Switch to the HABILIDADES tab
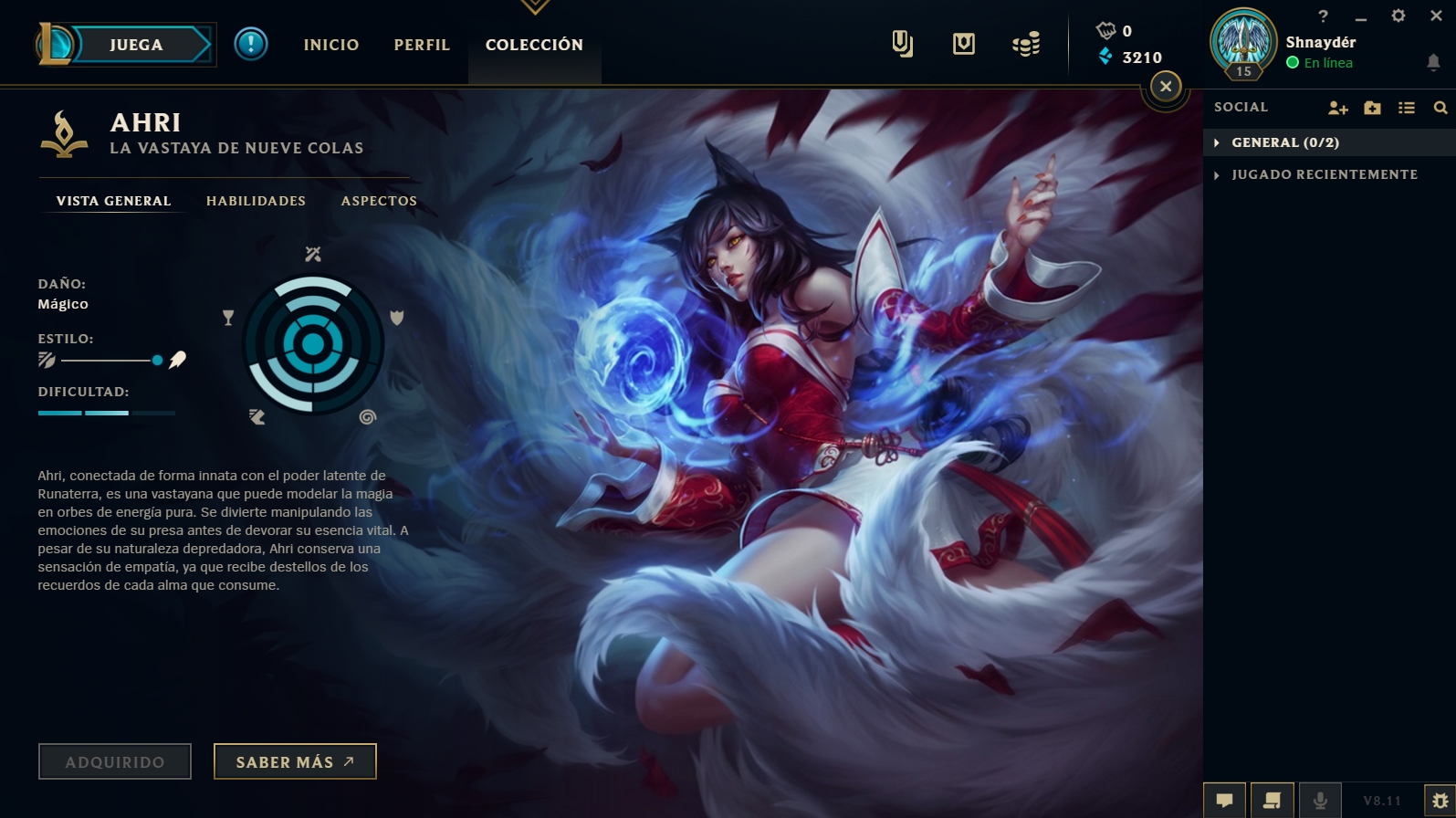The width and height of the screenshot is (1456, 818). [x=256, y=201]
